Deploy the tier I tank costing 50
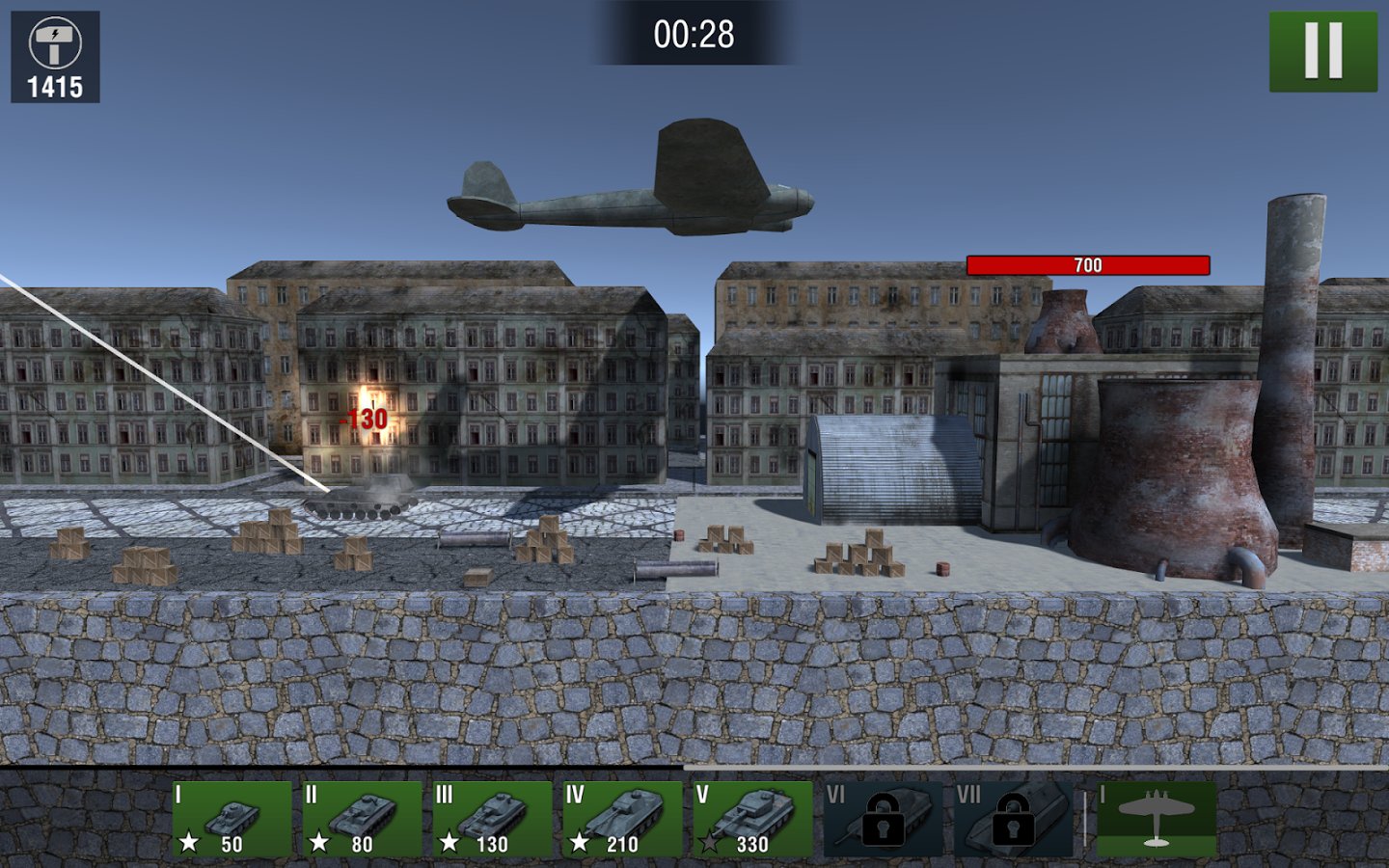This screenshot has width=1389, height=868. pyautogui.click(x=231, y=819)
